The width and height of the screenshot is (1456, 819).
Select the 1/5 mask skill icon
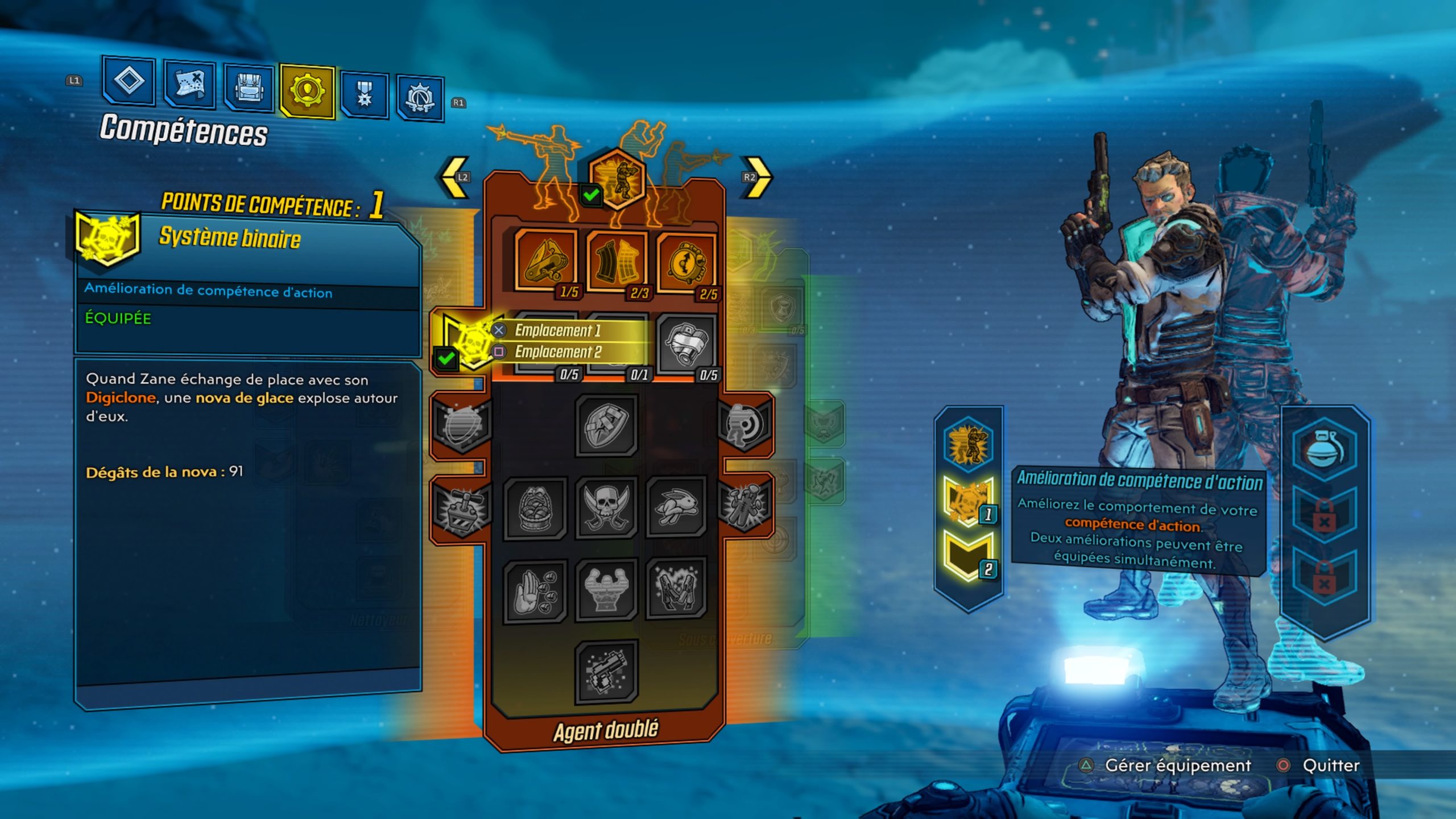tap(546, 262)
